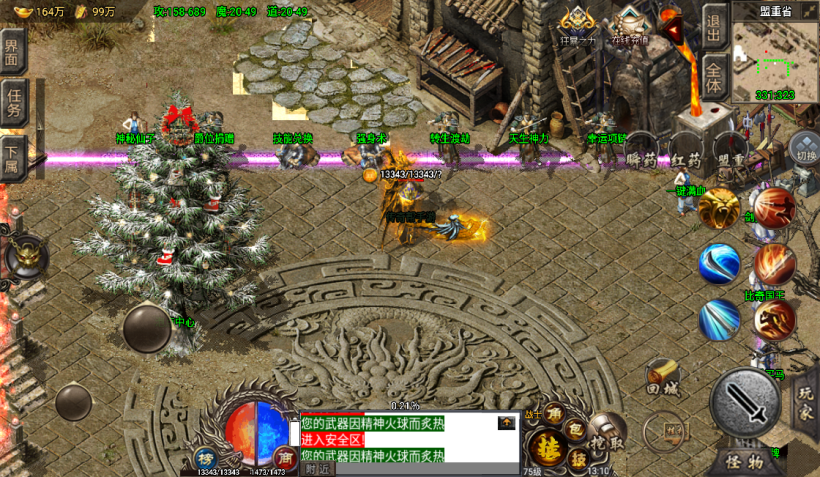
Task: Tap the 切换 switch button
Action: point(805,156)
